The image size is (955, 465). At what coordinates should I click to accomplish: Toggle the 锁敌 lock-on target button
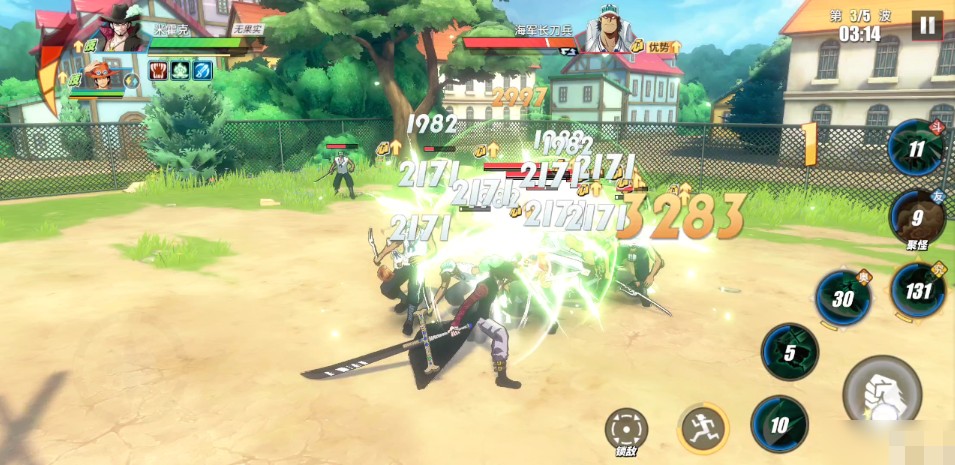(x=626, y=427)
